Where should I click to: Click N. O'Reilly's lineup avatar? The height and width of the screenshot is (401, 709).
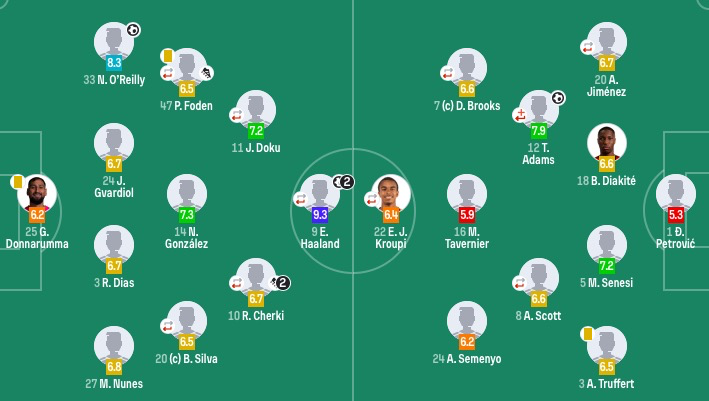pos(114,42)
